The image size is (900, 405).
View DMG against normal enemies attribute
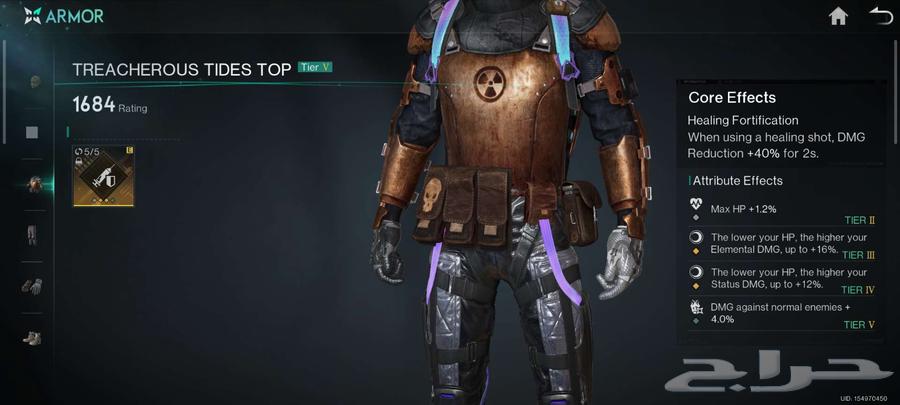(x=780, y=313)
